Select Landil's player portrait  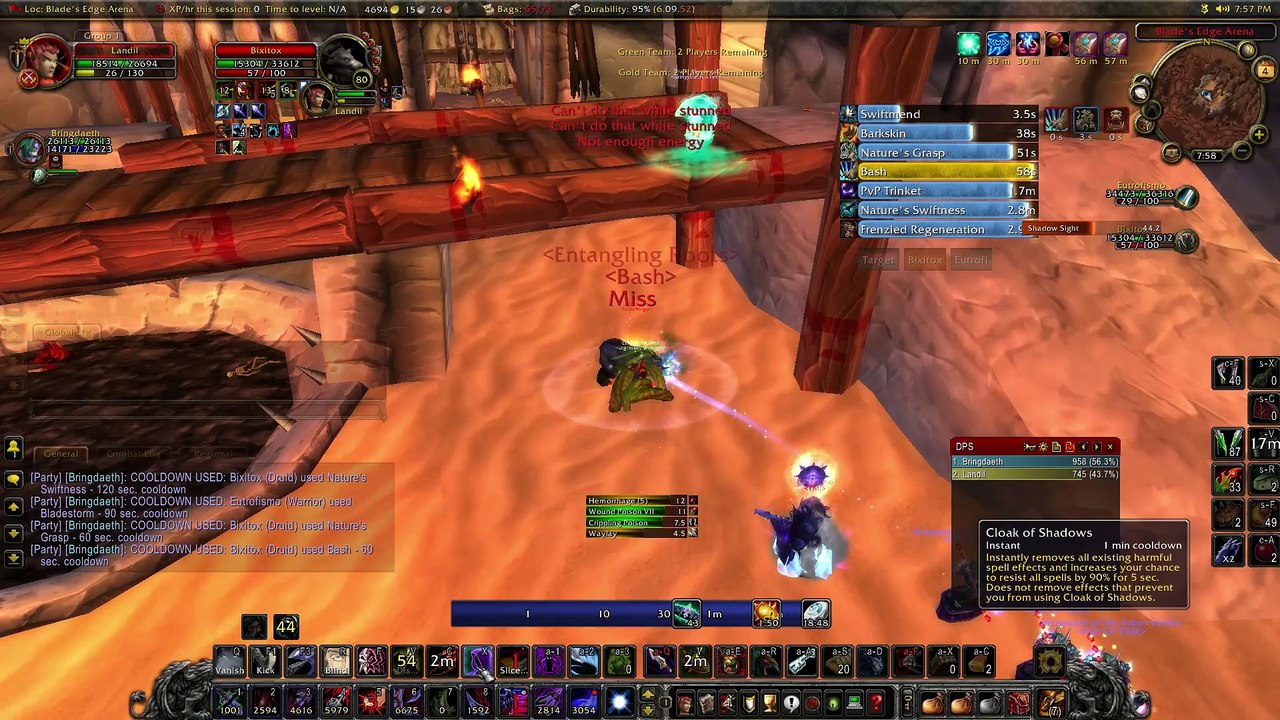point(45,62)
